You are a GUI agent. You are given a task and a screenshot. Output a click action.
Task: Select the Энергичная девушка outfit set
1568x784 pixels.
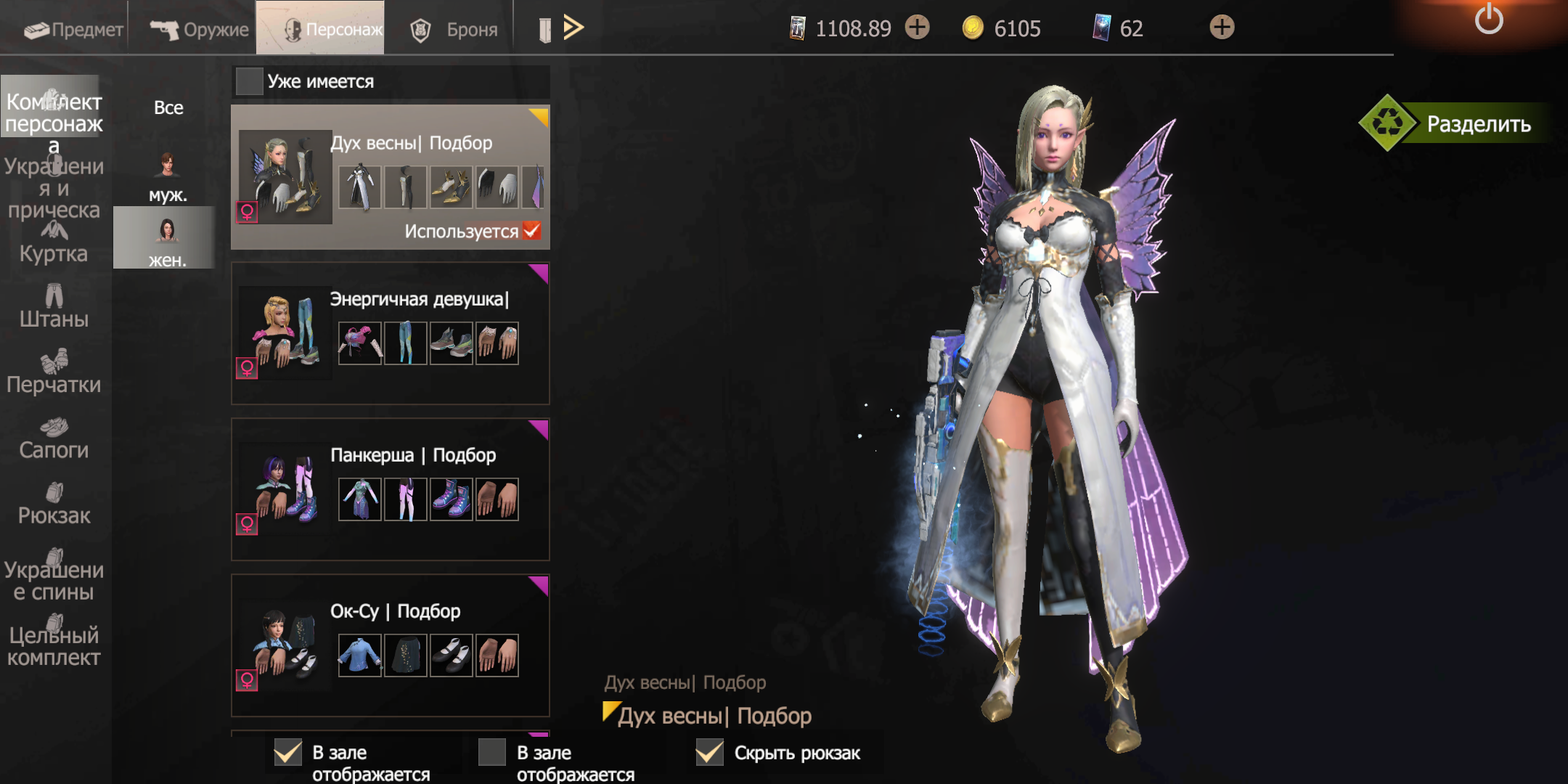(x=390, y=333)
